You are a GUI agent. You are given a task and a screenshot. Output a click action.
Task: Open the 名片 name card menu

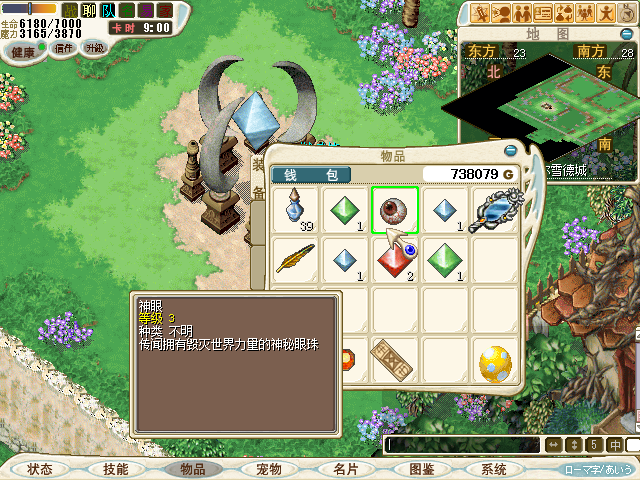[346, 468]
